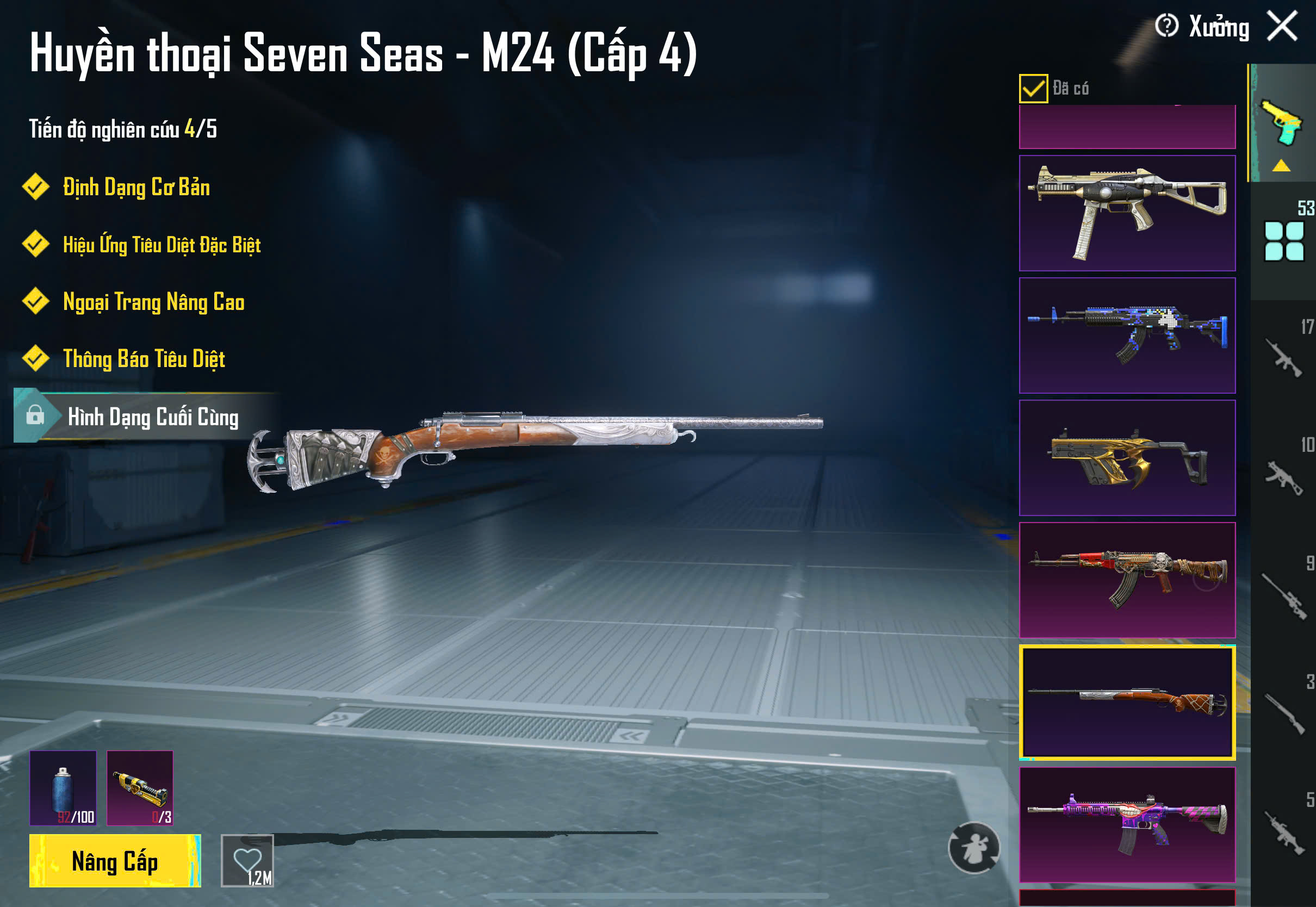The width and height of the screenshot is (1316, 907).
Task: Select the blue paint can material slot
Action: click(63, 788)
